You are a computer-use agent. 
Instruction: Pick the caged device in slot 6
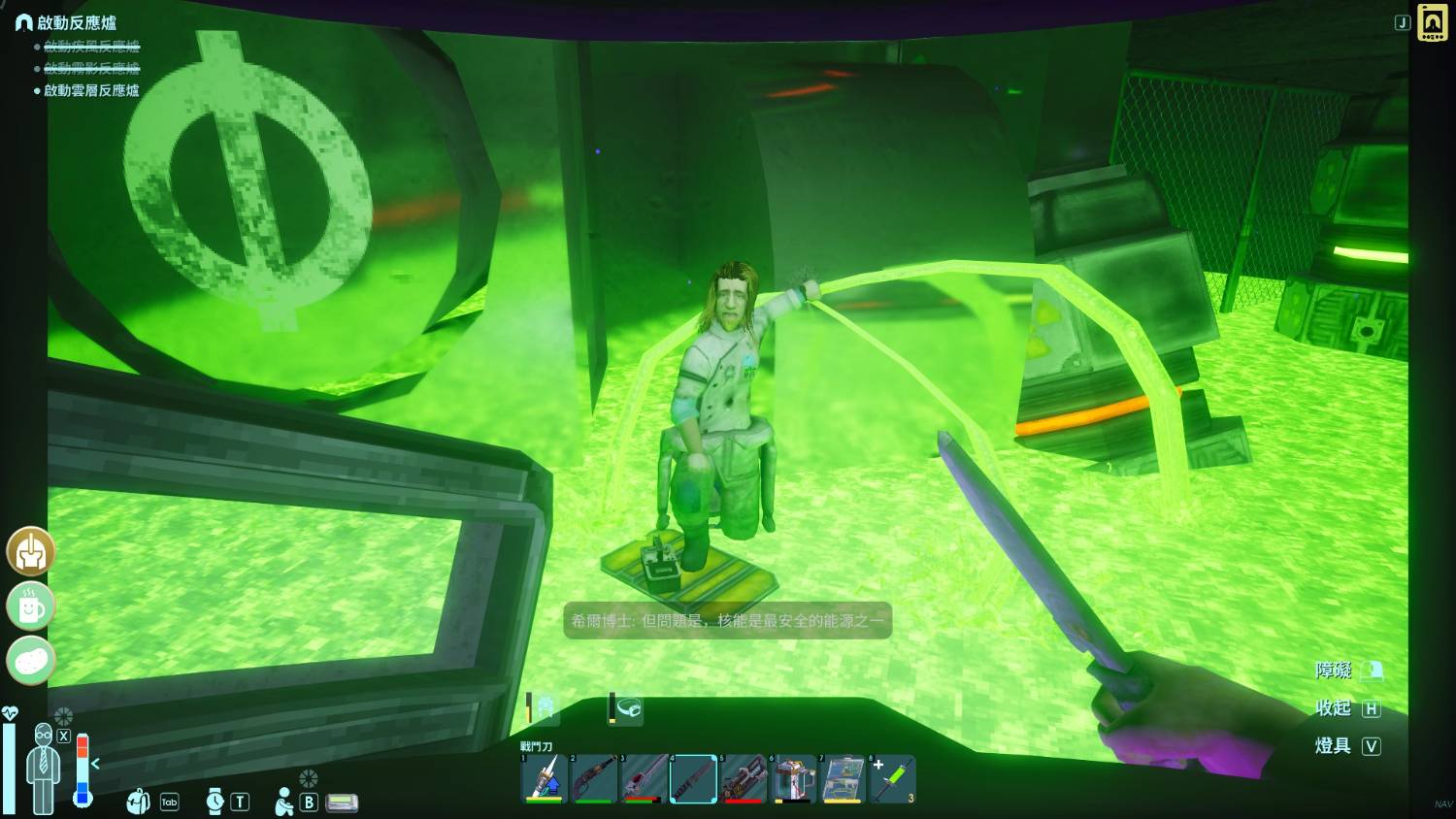793,778
